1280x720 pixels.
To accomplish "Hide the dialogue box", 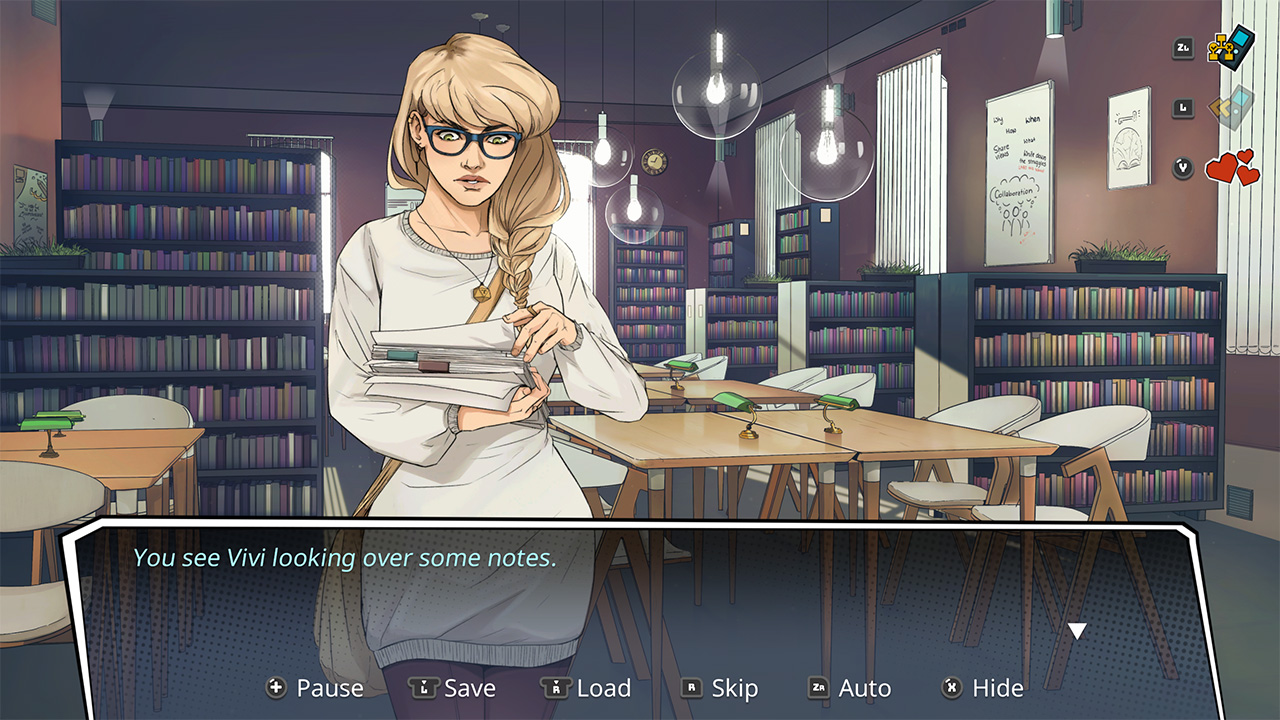I will click(x=995, y=688).
